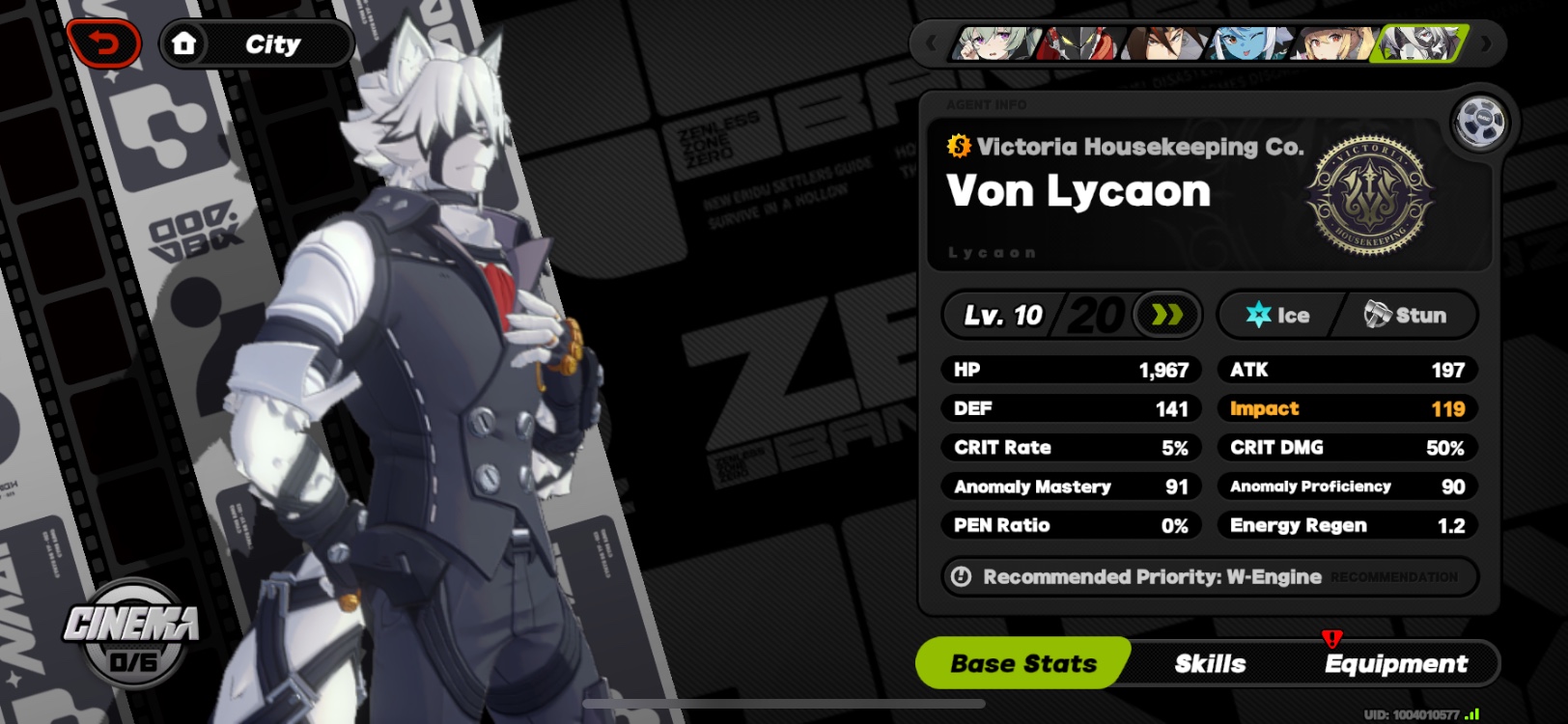Click the clock icon beside Recommended Priority
This screenshot has height=724, width=1568.
[961, 577]
